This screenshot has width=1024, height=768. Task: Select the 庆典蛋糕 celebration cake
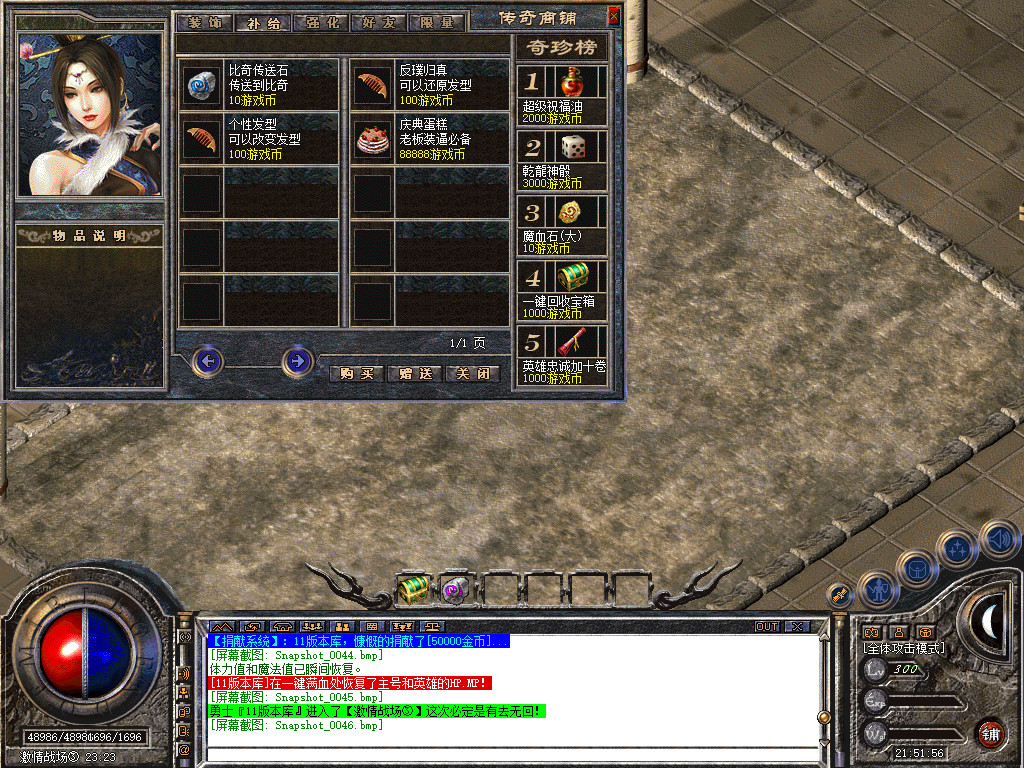pos(373,141)
